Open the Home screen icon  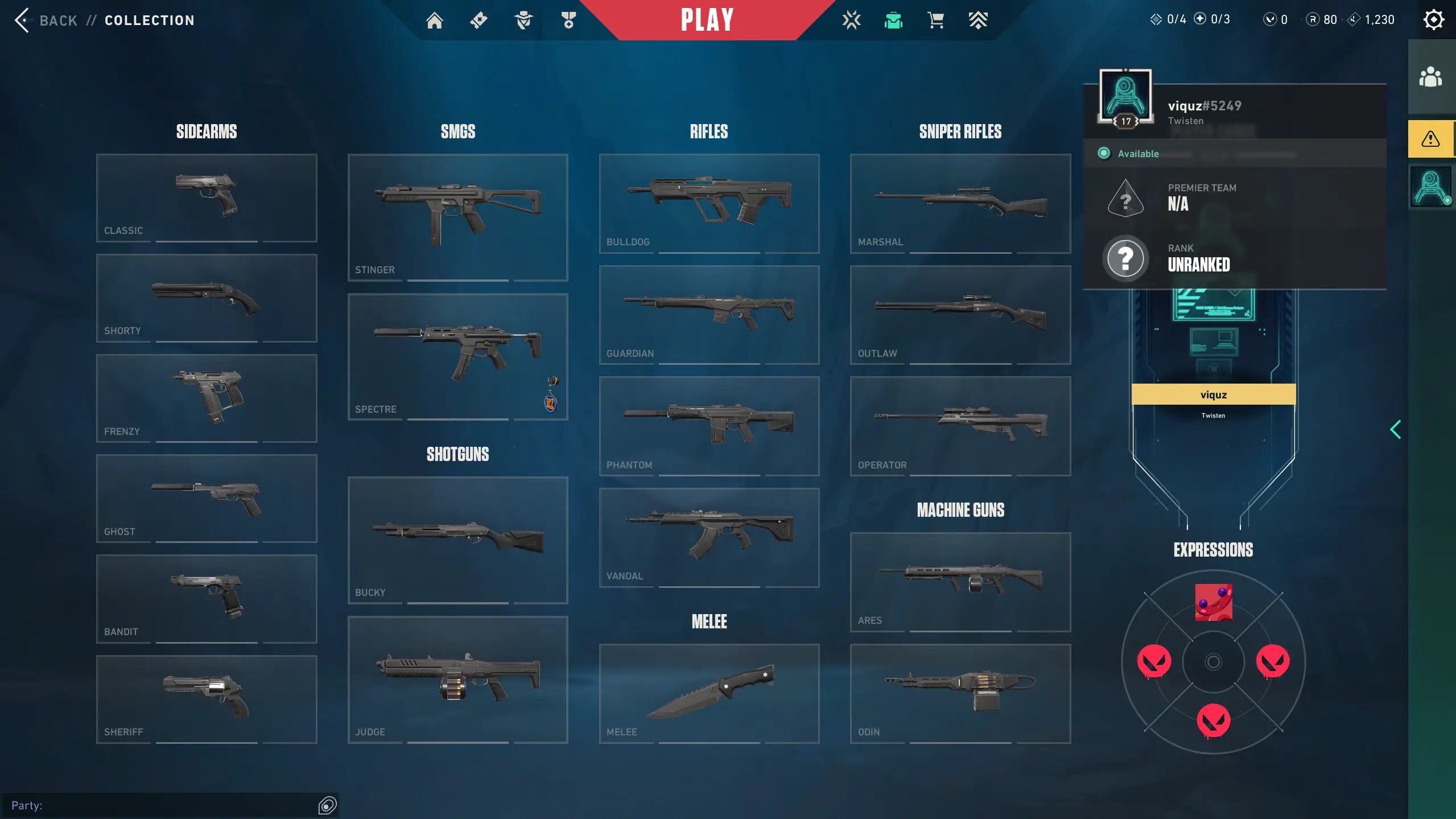[x=434, y=20]
